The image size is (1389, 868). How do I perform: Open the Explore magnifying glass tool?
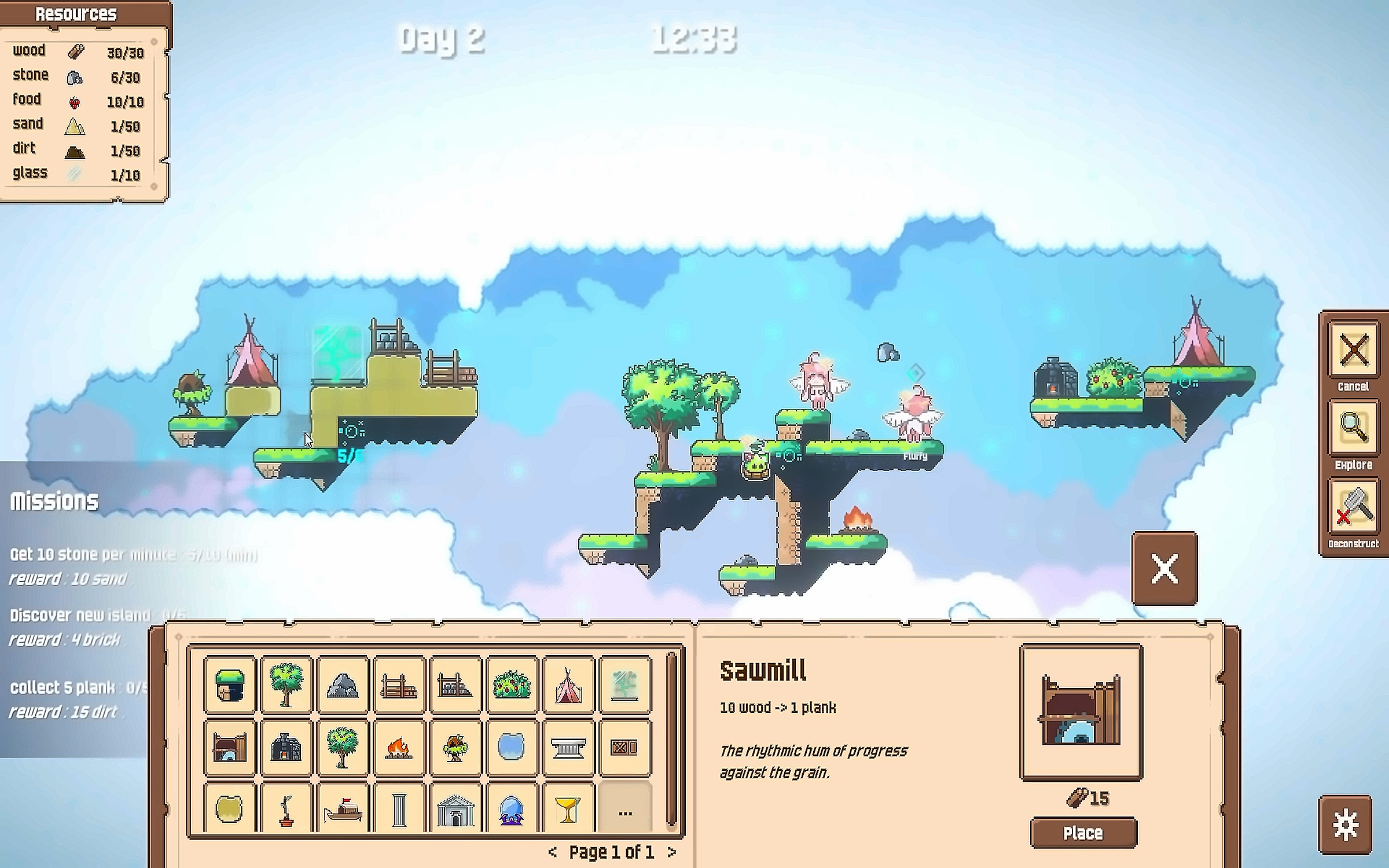(x=1353, y=429)
